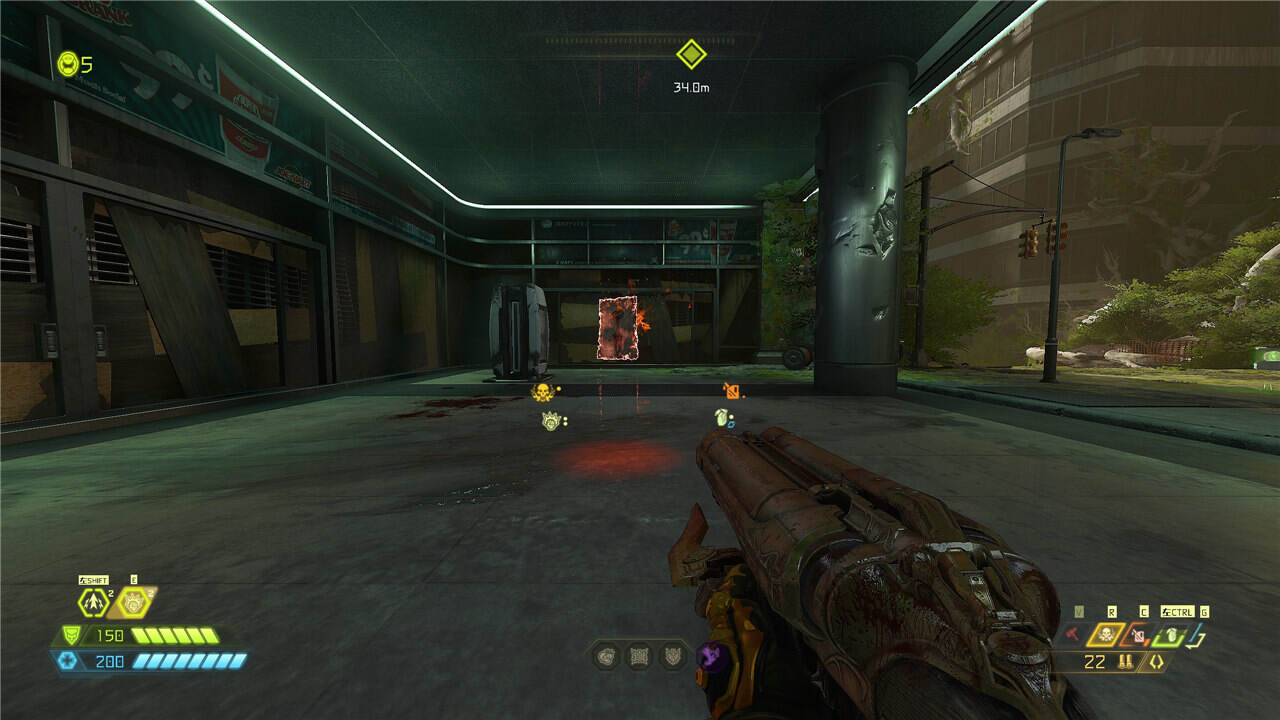This screenshot has width=1280, height=720.
Task: Click the orange fuel can crosshair indicator
Action: (x=733, y=391)
